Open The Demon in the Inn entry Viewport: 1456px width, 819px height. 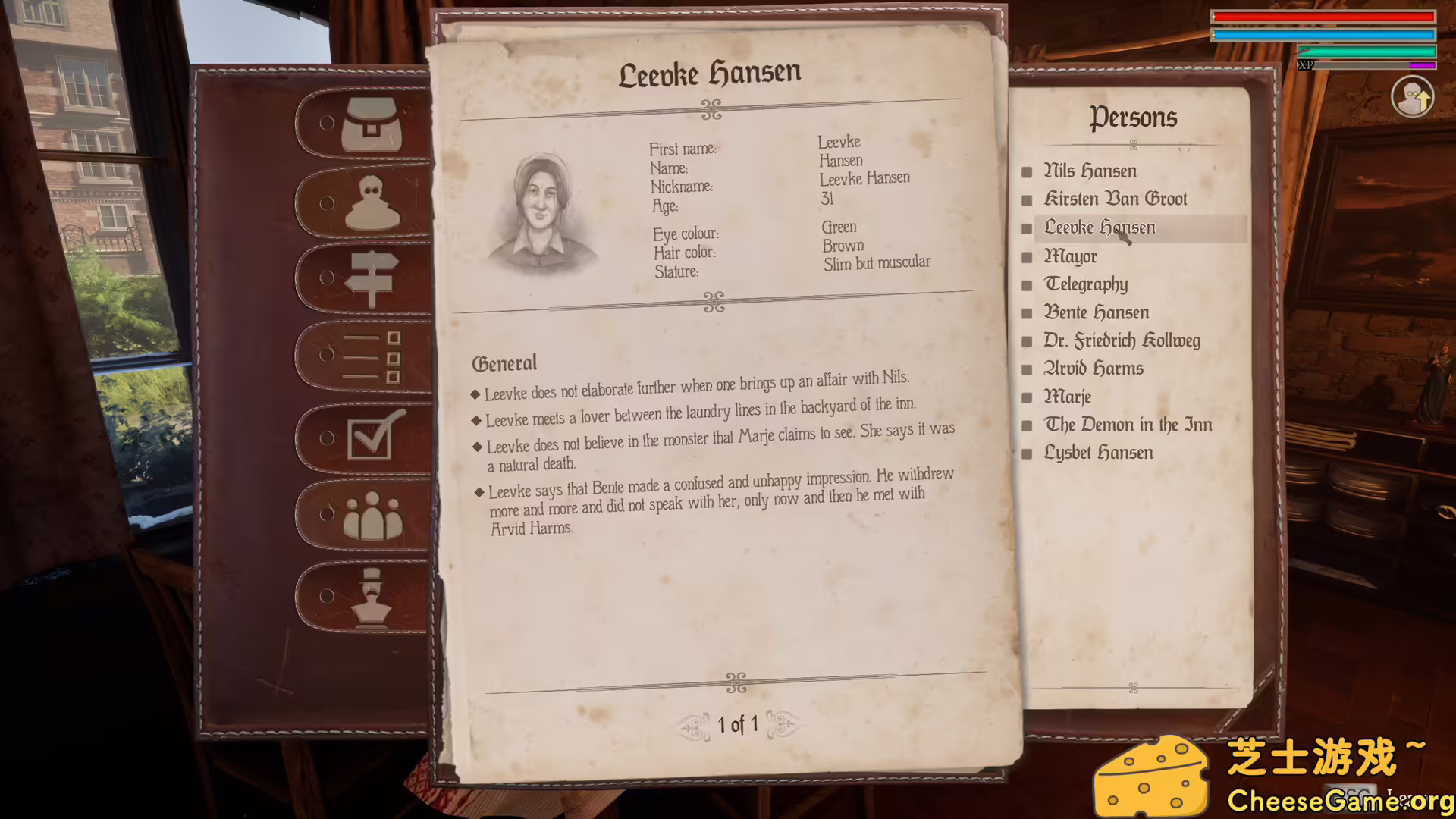[x=1128, y=425]
